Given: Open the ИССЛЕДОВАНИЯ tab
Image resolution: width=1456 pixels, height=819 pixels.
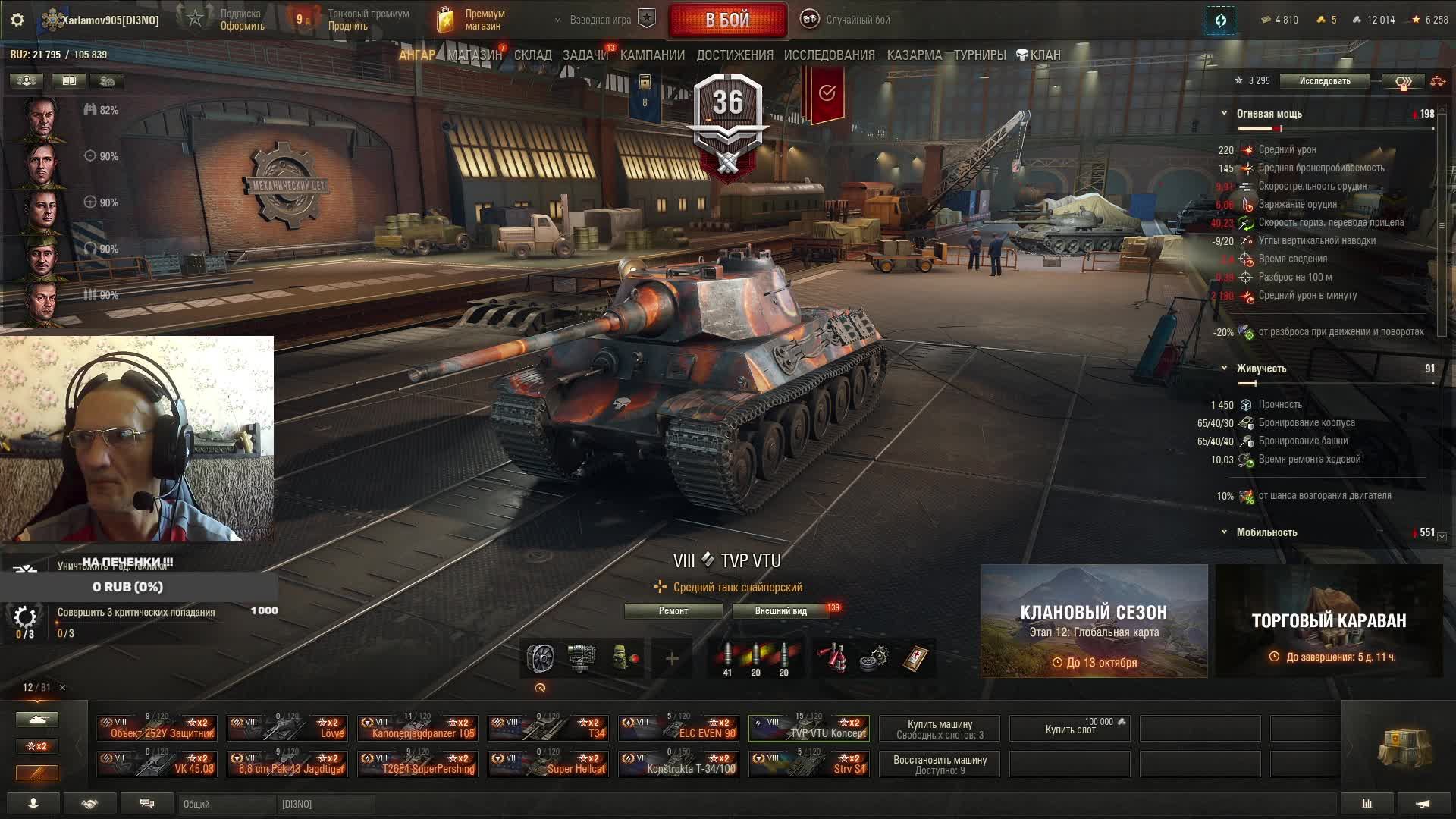Looking at the screenshot, I should pos(829,55).
